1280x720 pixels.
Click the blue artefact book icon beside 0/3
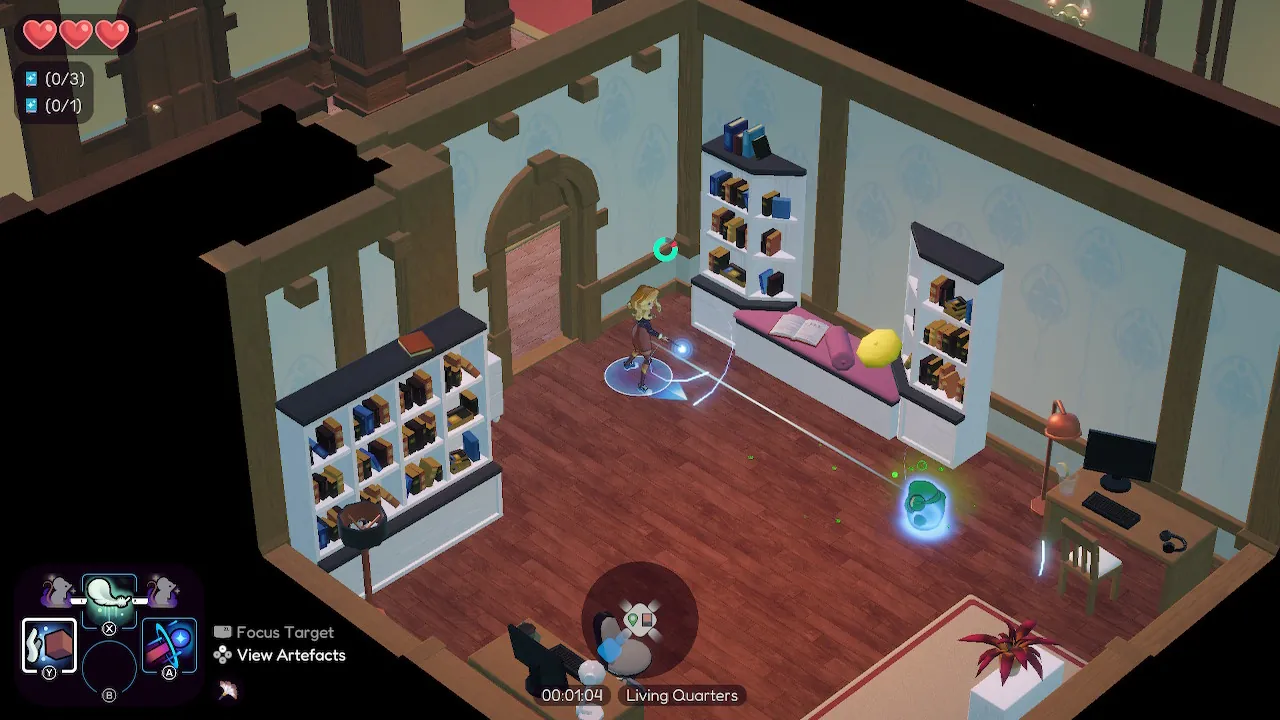tap(31, 78)
